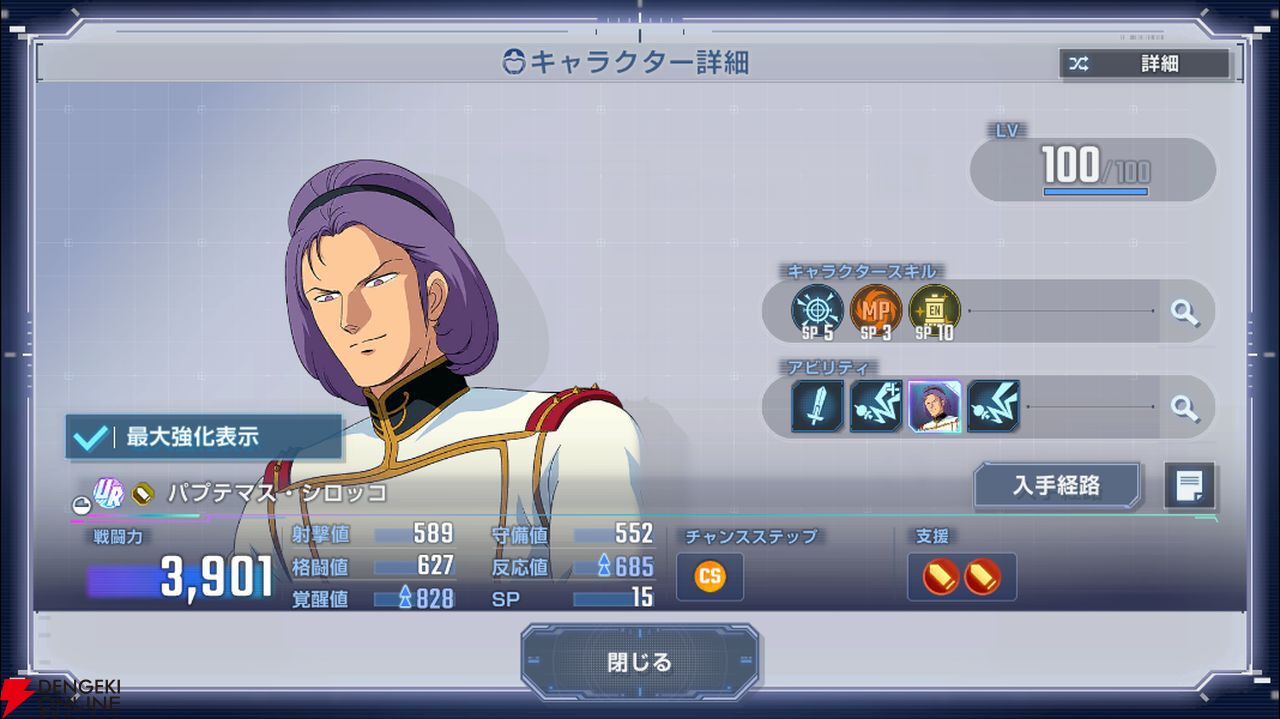This screenshot has width=1280, height=719.
Task: Select the EN SP 10 skill
Action: pos(935,311)
